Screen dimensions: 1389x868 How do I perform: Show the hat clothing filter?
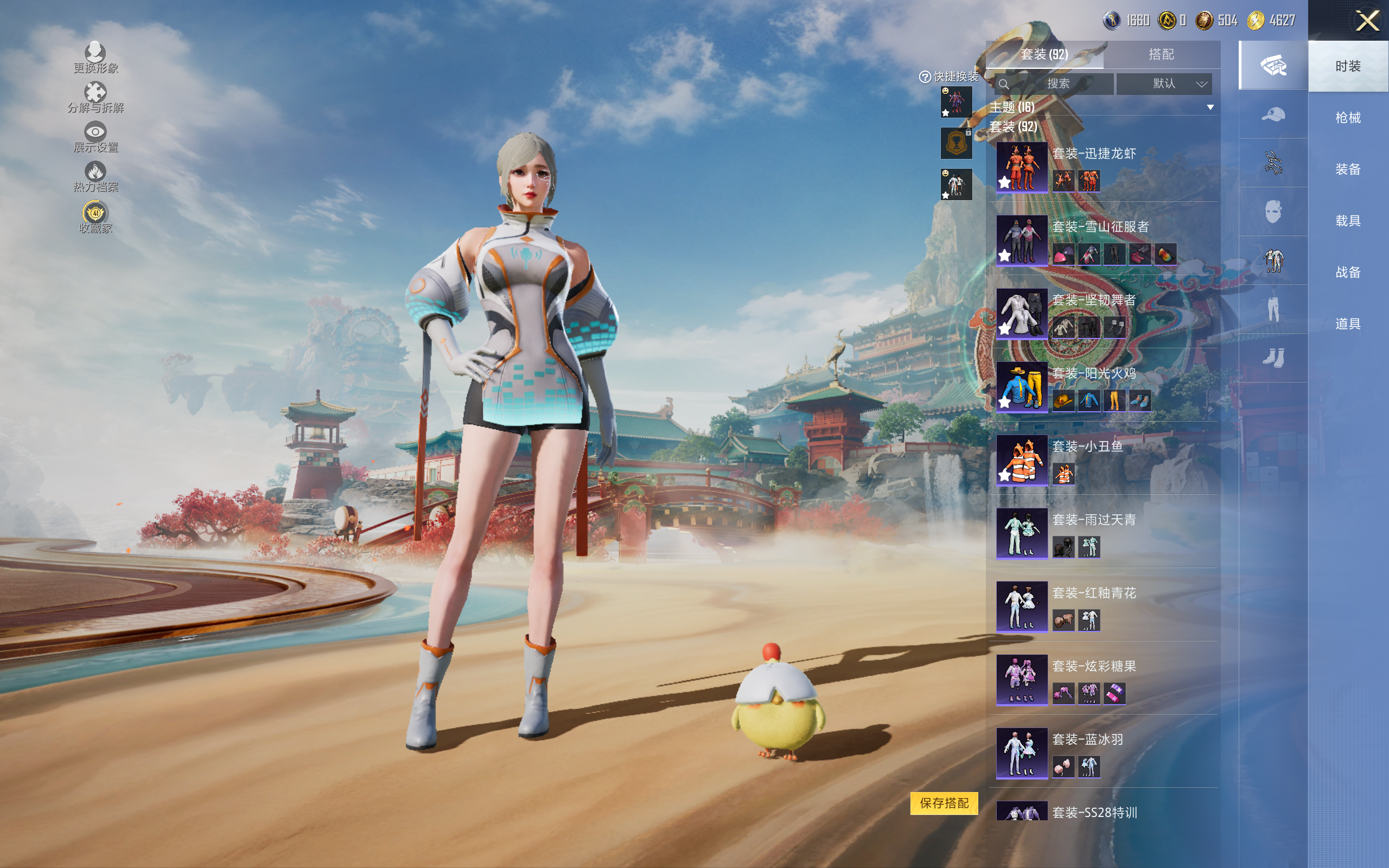1272,115
